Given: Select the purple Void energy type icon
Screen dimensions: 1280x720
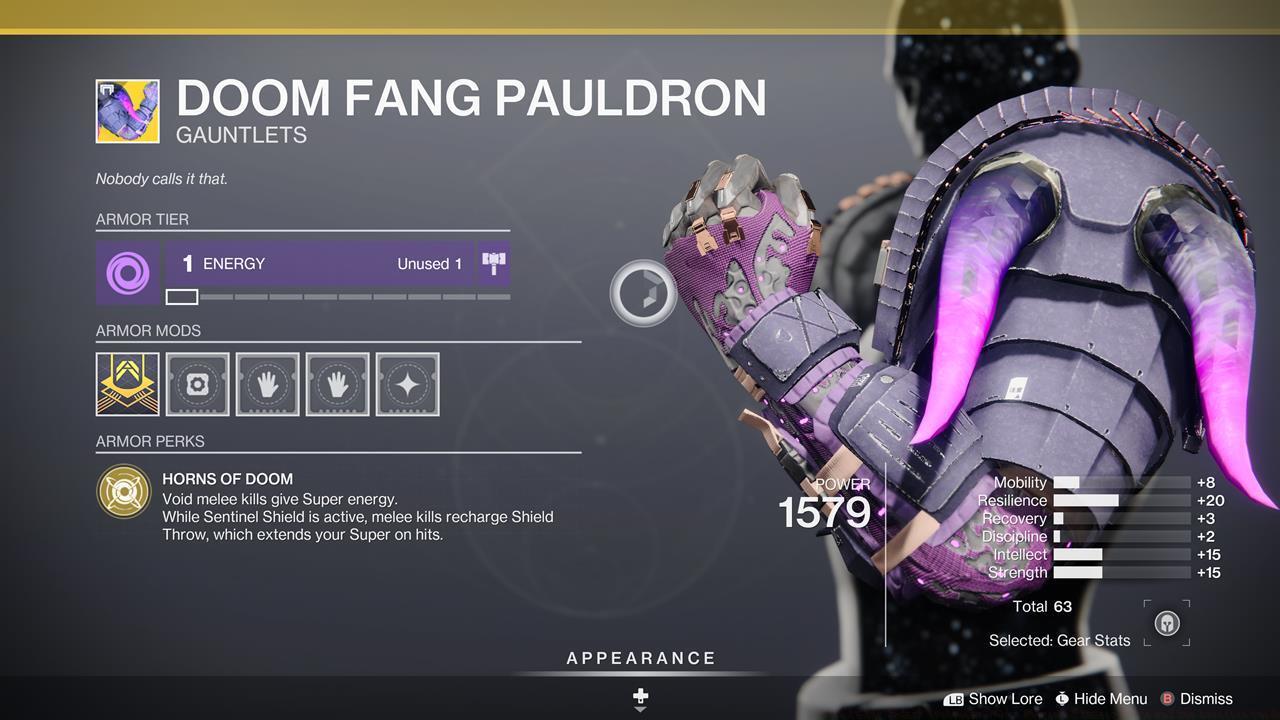Looking at the screenshot, I should 128,272.
